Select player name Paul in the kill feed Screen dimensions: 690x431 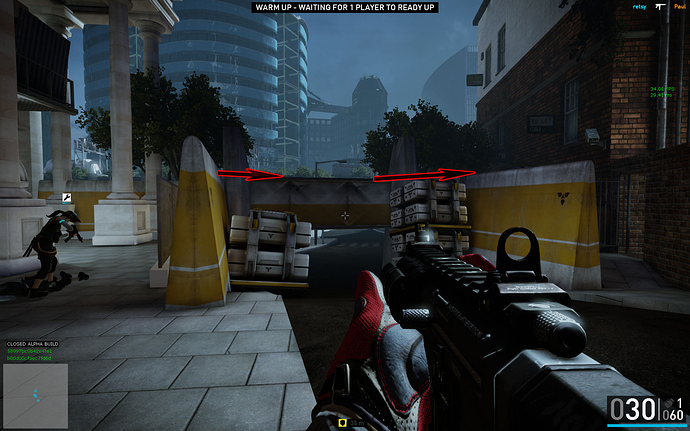click(681, 6)
